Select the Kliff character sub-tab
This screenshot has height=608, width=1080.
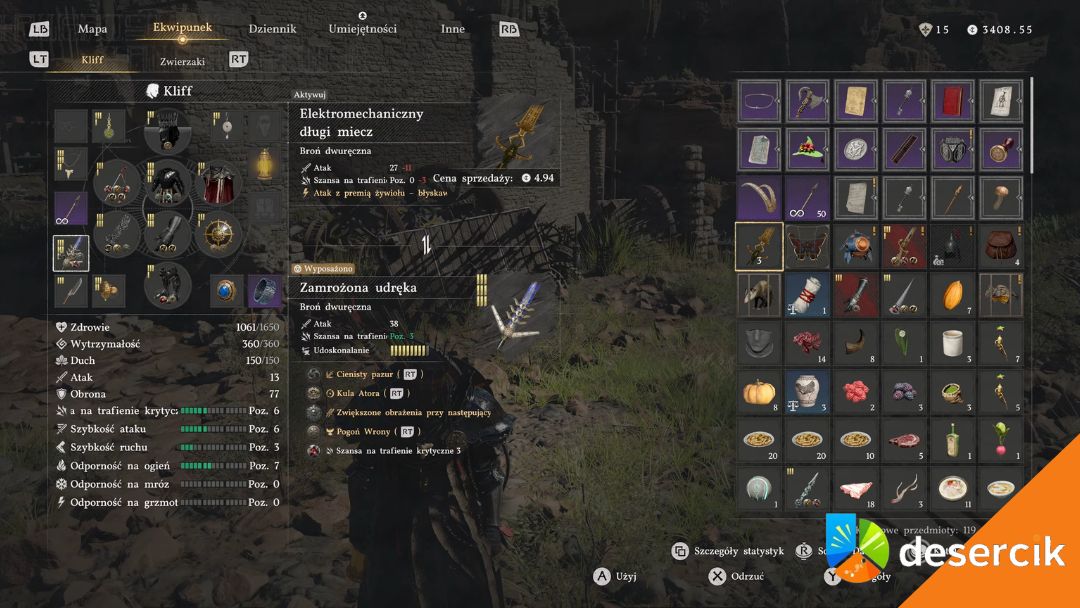(x=92, y=60)
